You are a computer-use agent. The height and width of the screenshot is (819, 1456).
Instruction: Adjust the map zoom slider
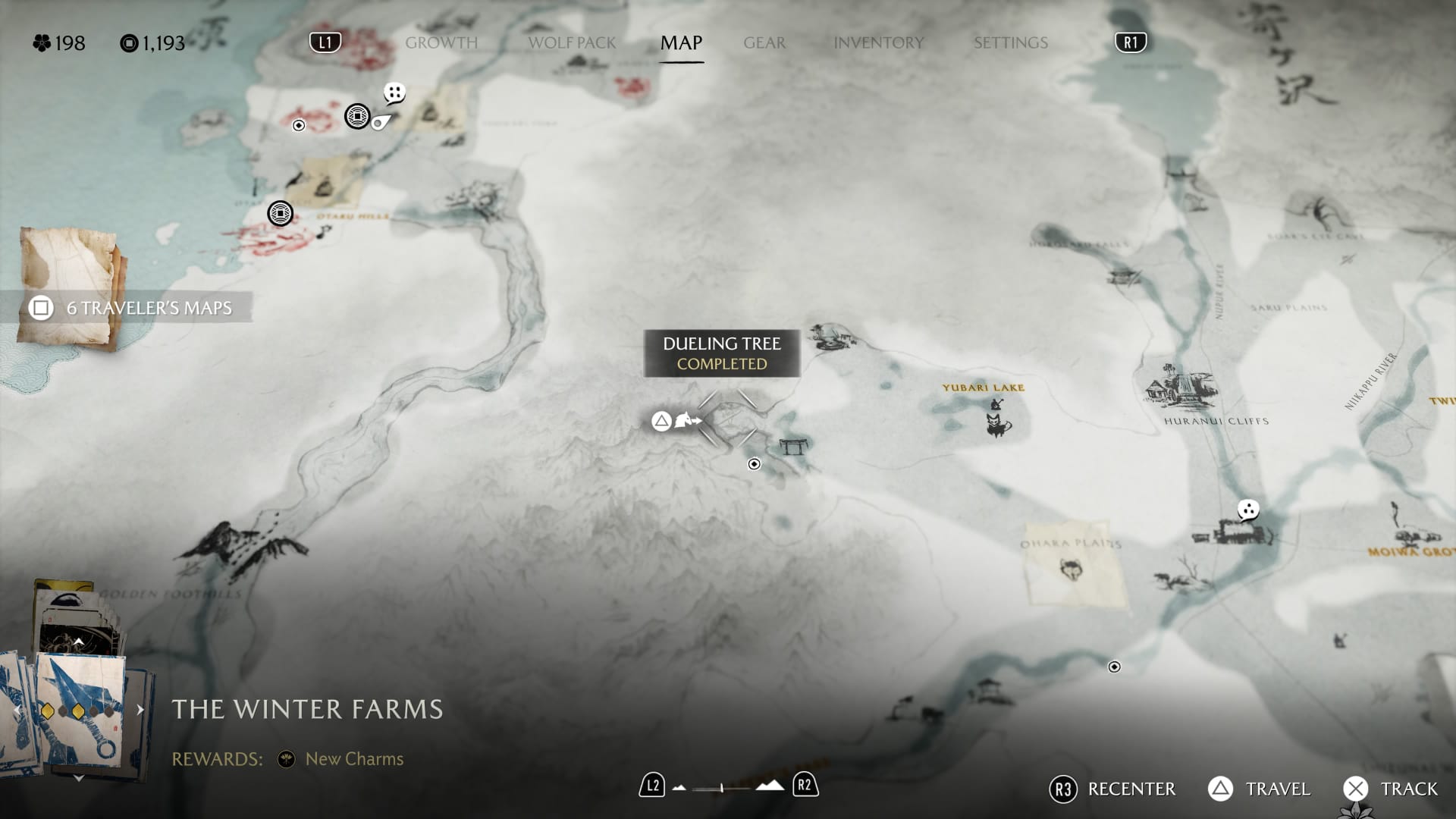coord(723,788)
